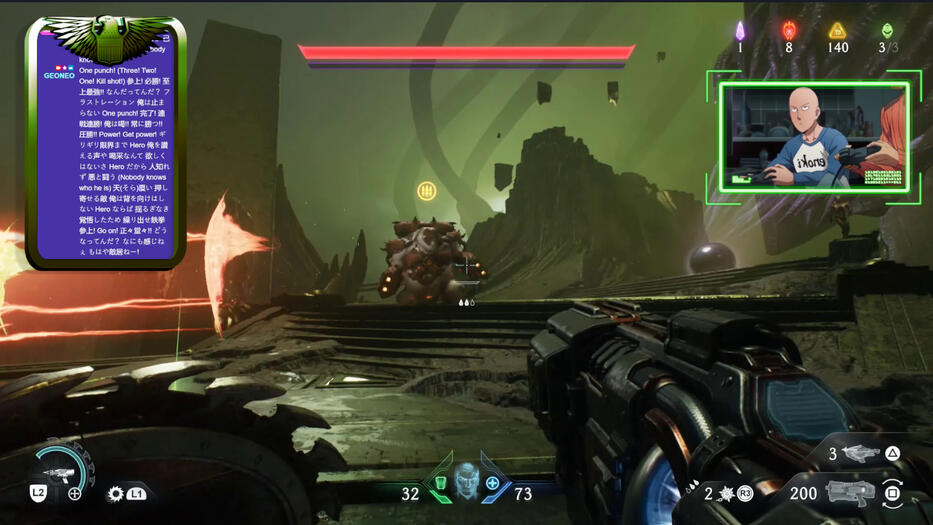Viewport: 933px width, 525px height.
Task: Click the red ruby skull currency icon
Action: pyautogui.click(x=789, y=31)
